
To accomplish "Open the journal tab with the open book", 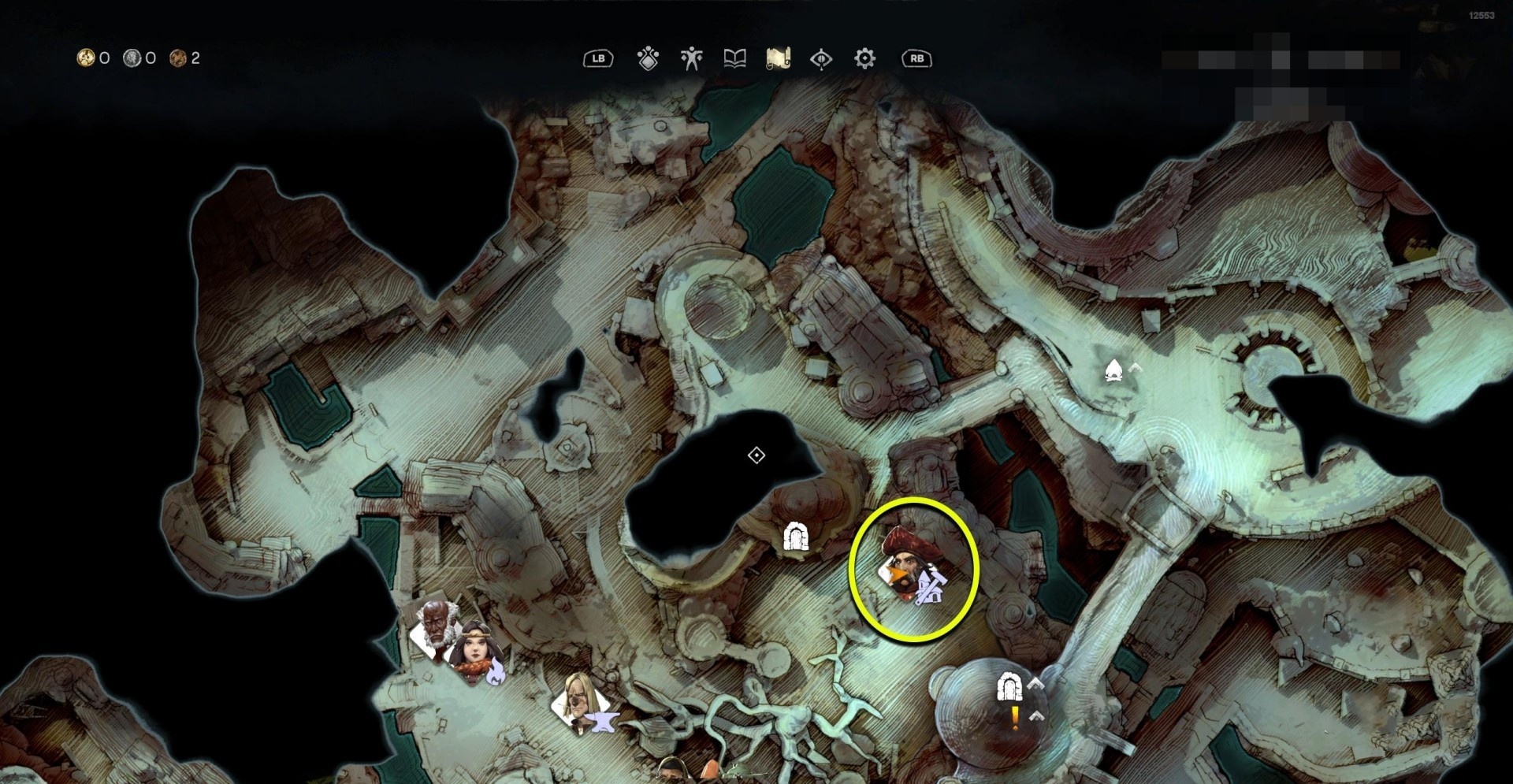I will [x=734, y=58].
